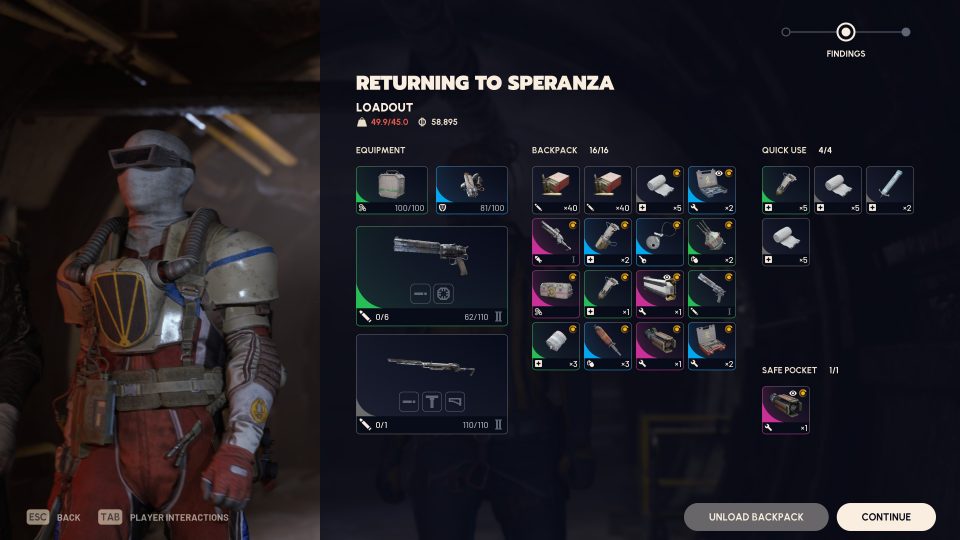Select the pink-rarity case in the backpack
960x540 pixels.
pyautogui.click(x=556, y=294)
